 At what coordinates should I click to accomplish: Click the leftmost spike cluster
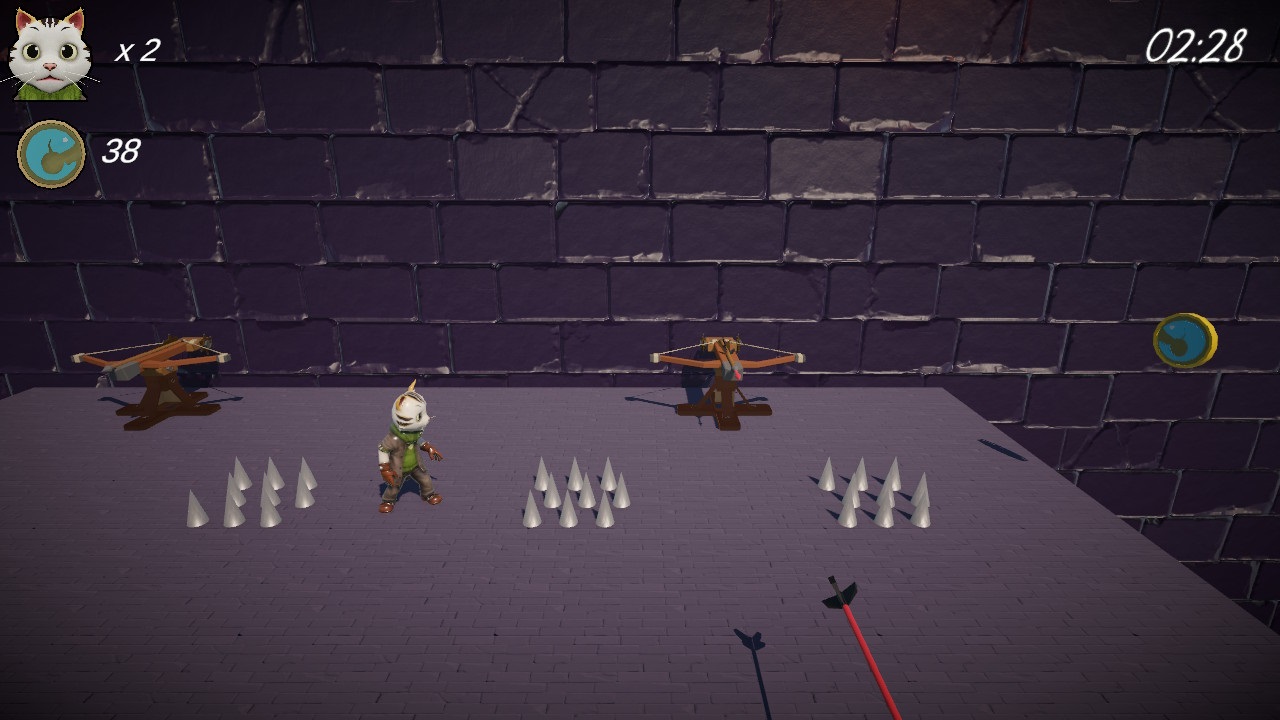click(x=248, y=495)
